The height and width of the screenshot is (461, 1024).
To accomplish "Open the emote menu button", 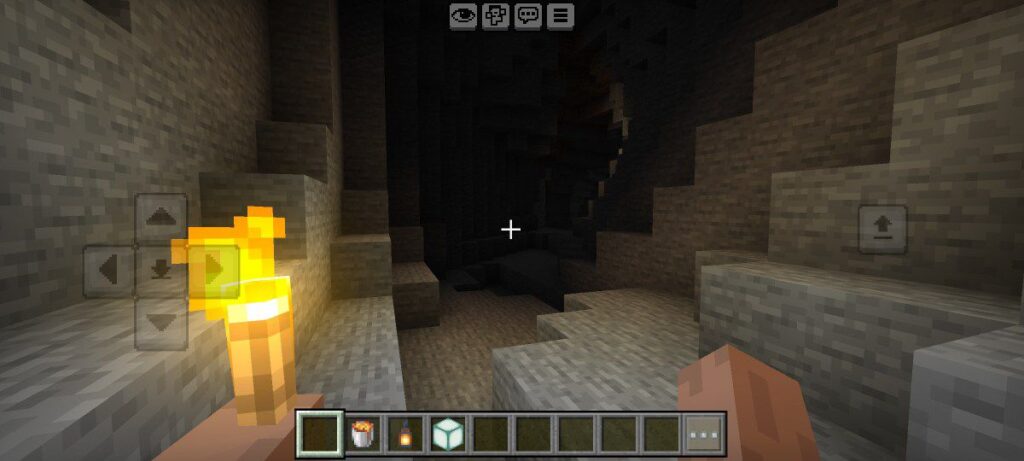I will 495,15.
